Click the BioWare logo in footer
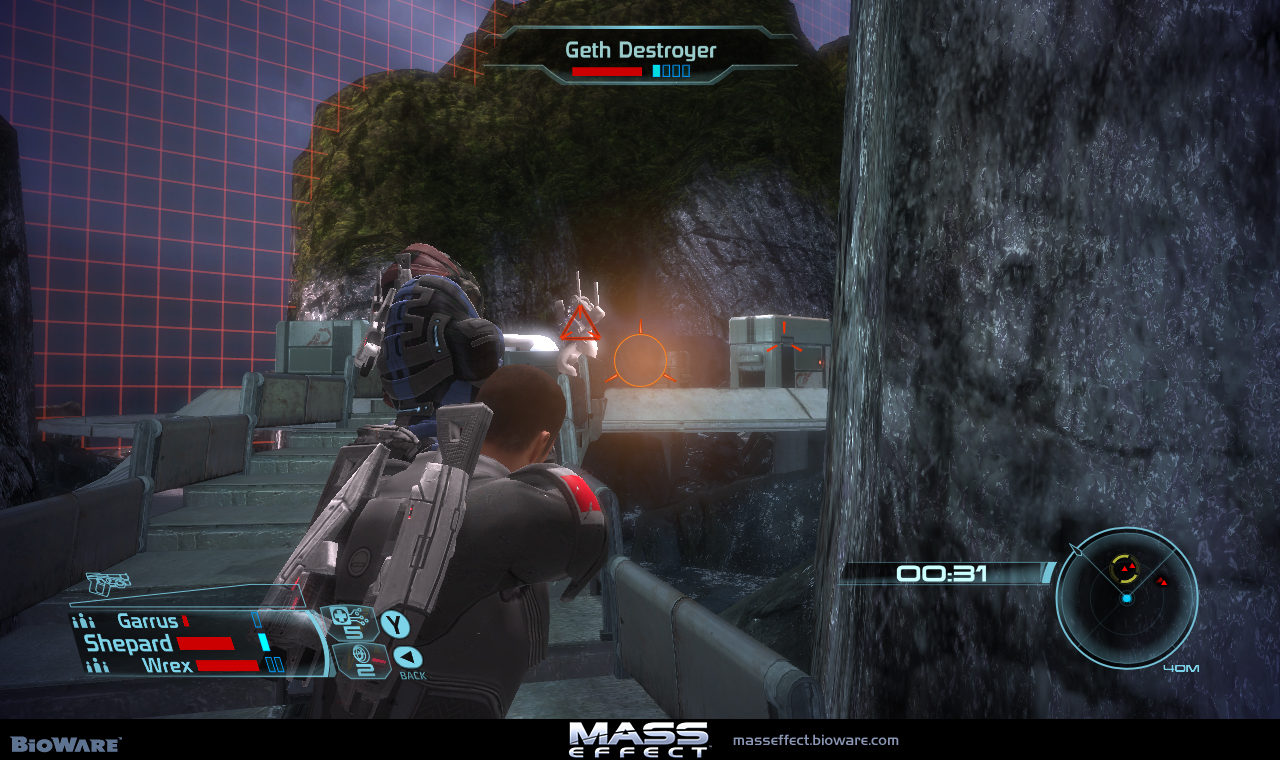 tap(66, 744)
